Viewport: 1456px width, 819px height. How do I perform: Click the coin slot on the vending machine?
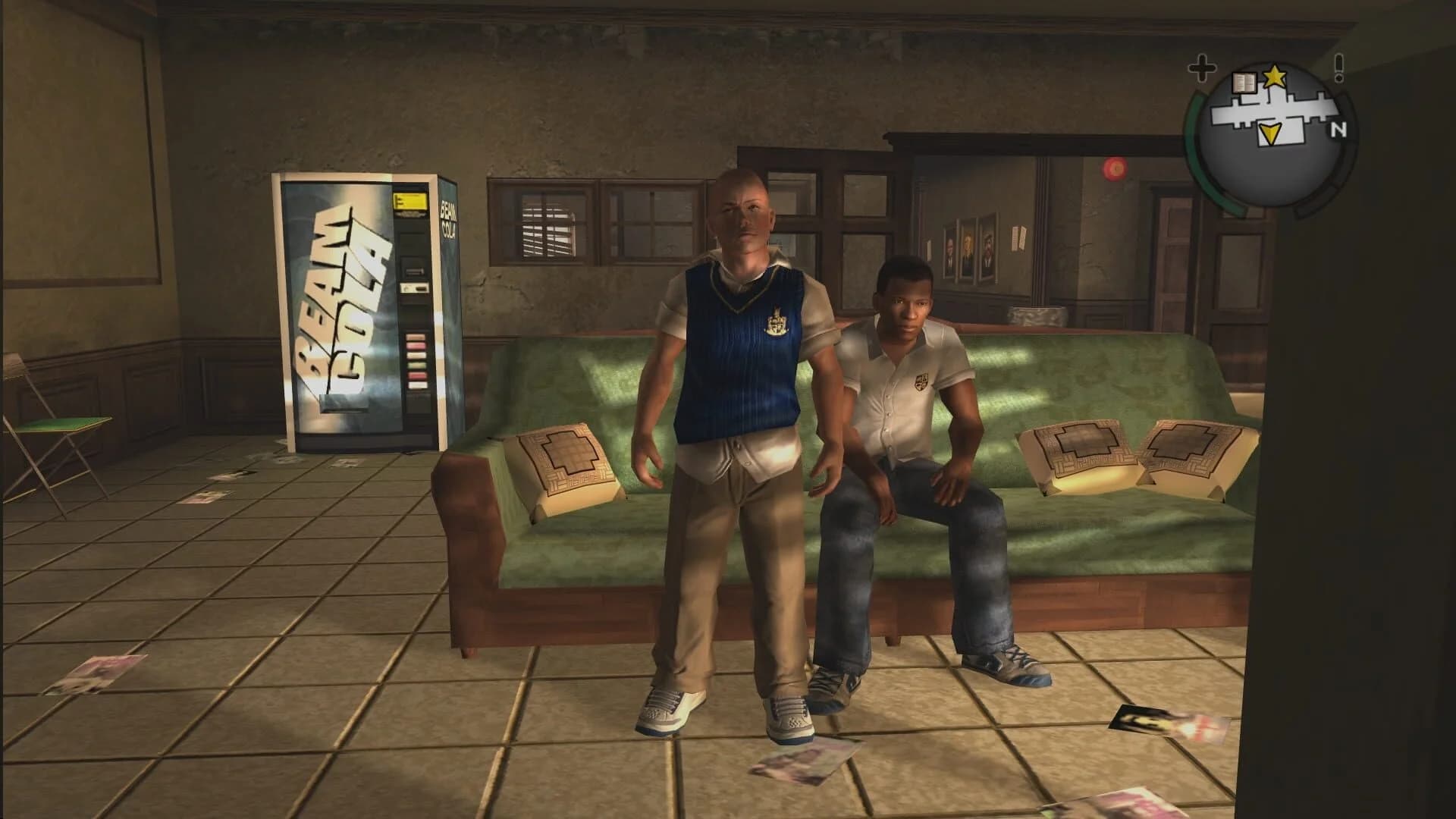pyautogui.click(x=416, y=271)
